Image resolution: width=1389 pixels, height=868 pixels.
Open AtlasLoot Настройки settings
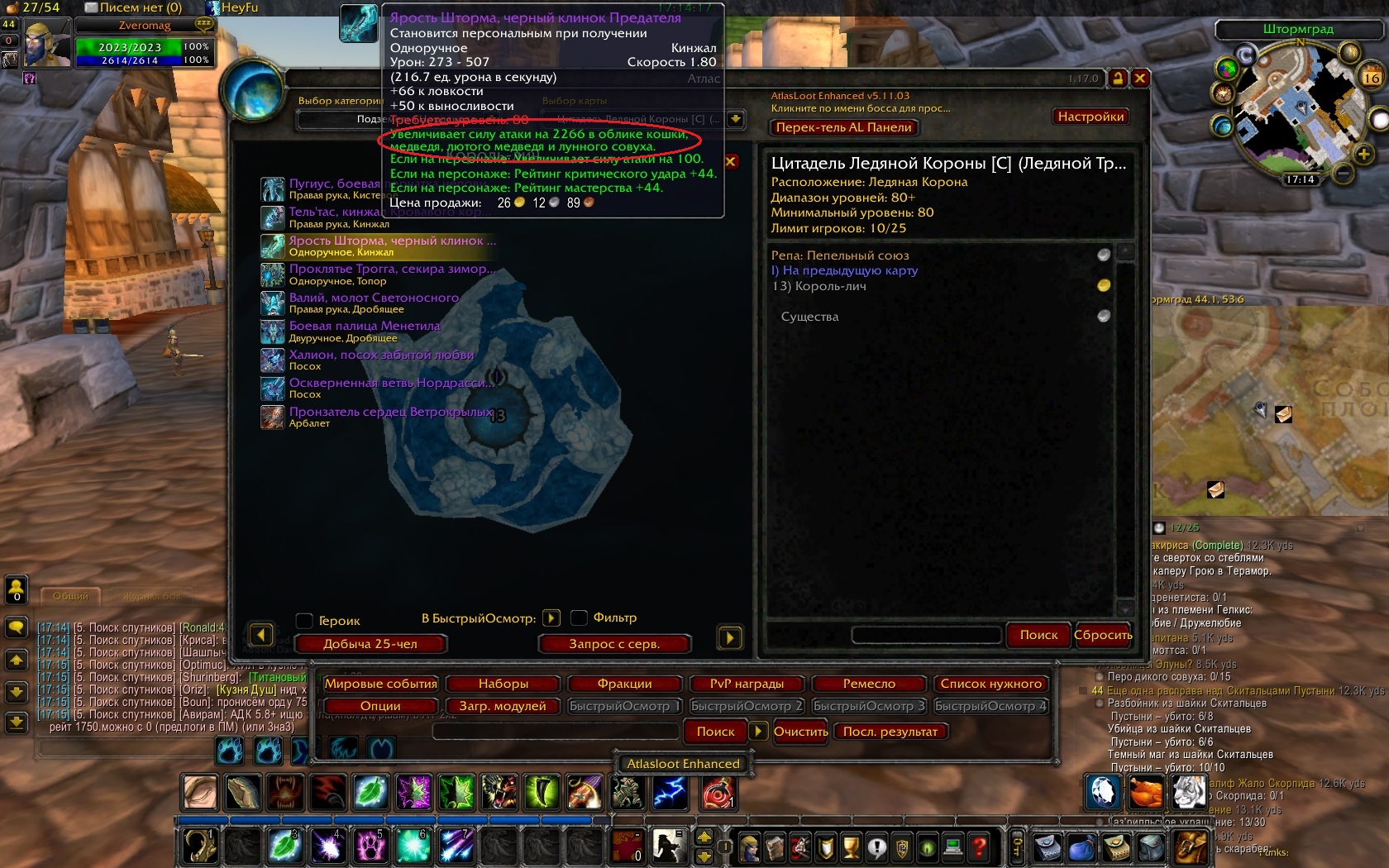1091,117
